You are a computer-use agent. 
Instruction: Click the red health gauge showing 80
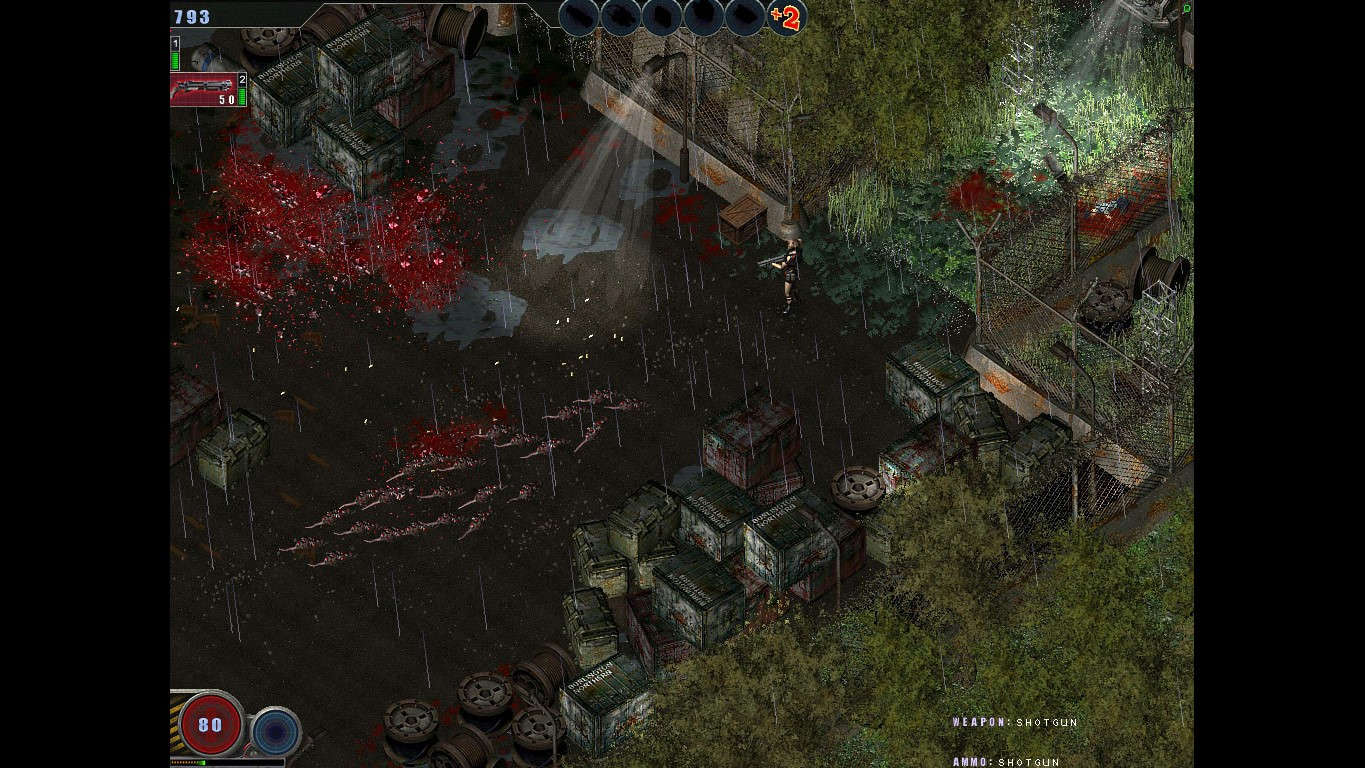209,724
